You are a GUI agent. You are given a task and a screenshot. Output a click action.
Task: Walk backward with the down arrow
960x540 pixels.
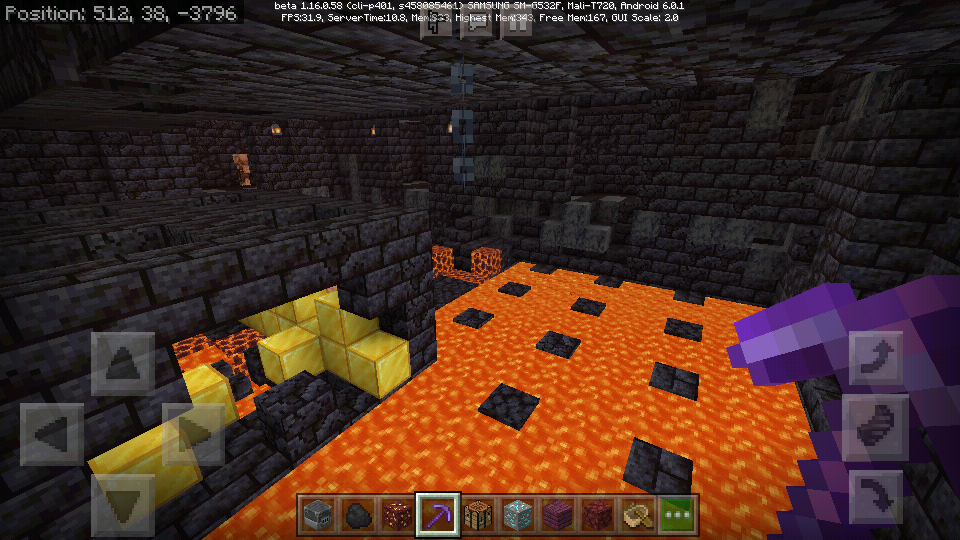click(x=123, y=506)
